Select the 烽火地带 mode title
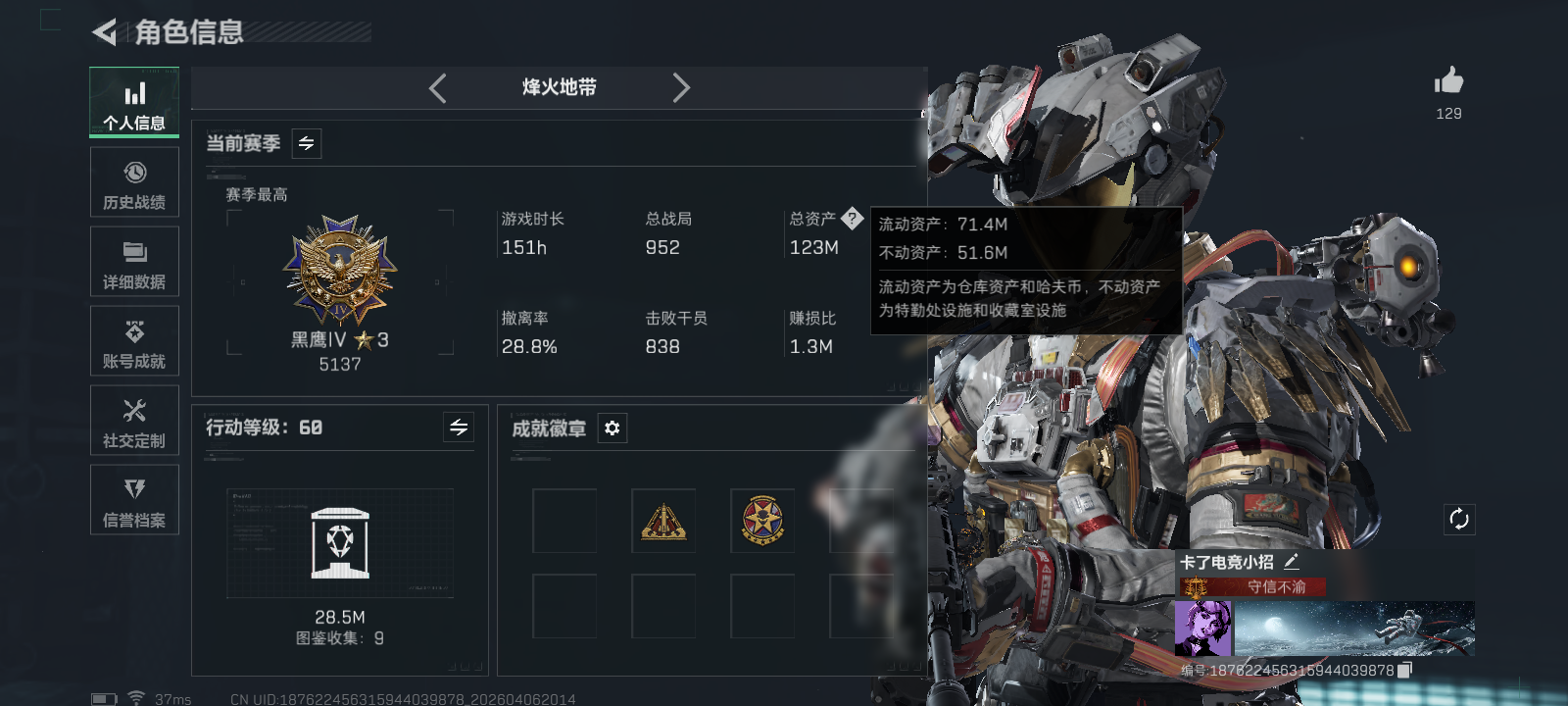Viewport: 1568px width, 706px height. pos(559,88)
